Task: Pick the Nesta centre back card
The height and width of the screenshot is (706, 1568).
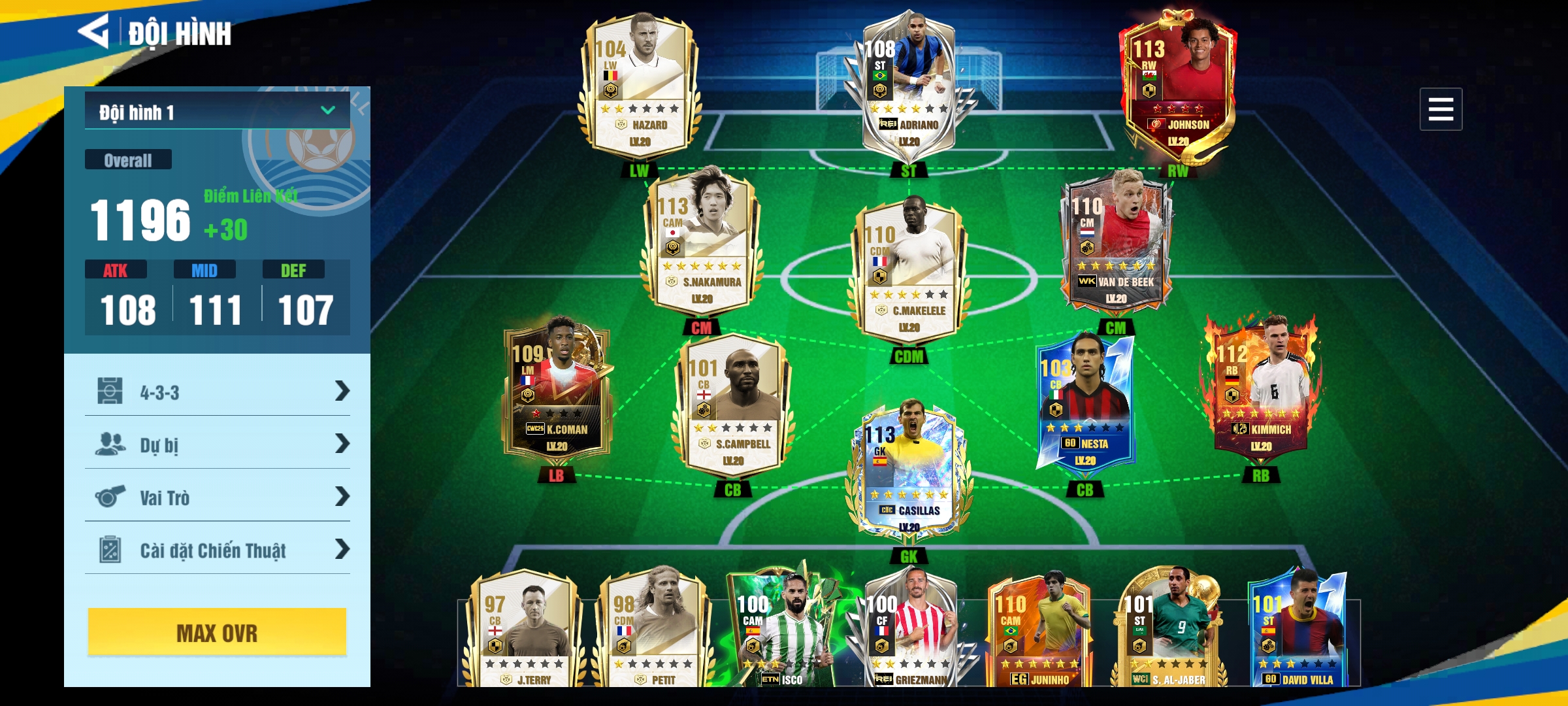Action: click(1085, 405)
